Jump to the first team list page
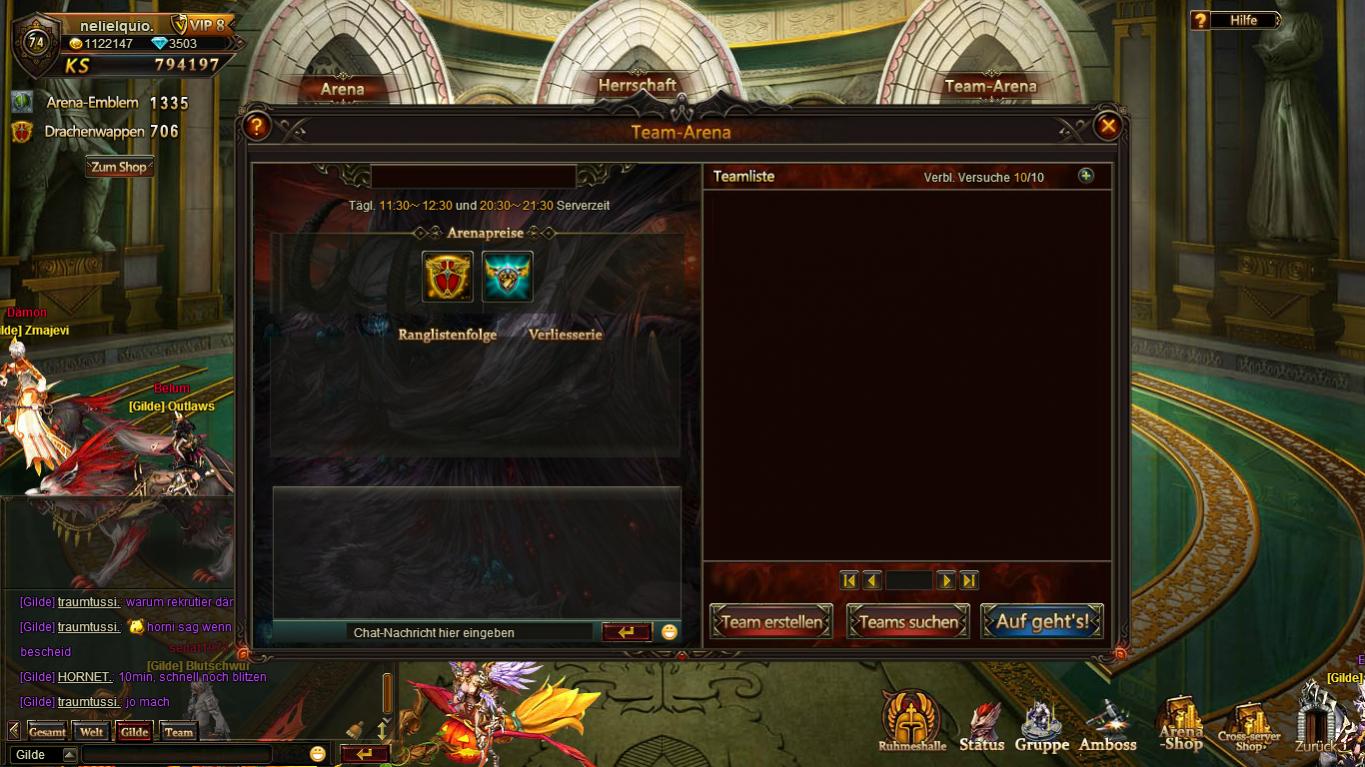Screen dimensions: 1365x767 coord(849,580)
